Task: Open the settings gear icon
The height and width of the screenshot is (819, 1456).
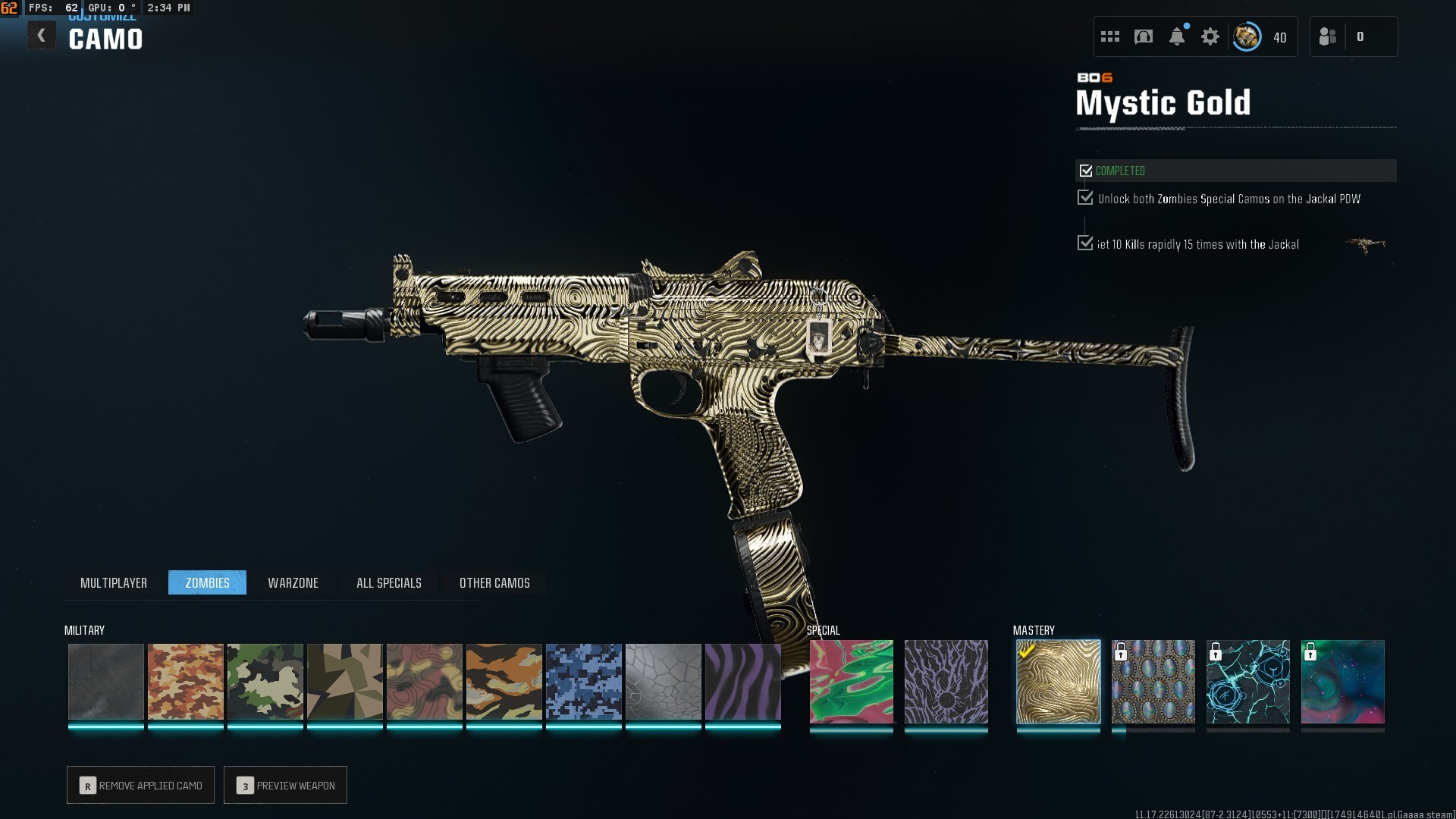Action: pyautogui.click(x=1210, y=36)
